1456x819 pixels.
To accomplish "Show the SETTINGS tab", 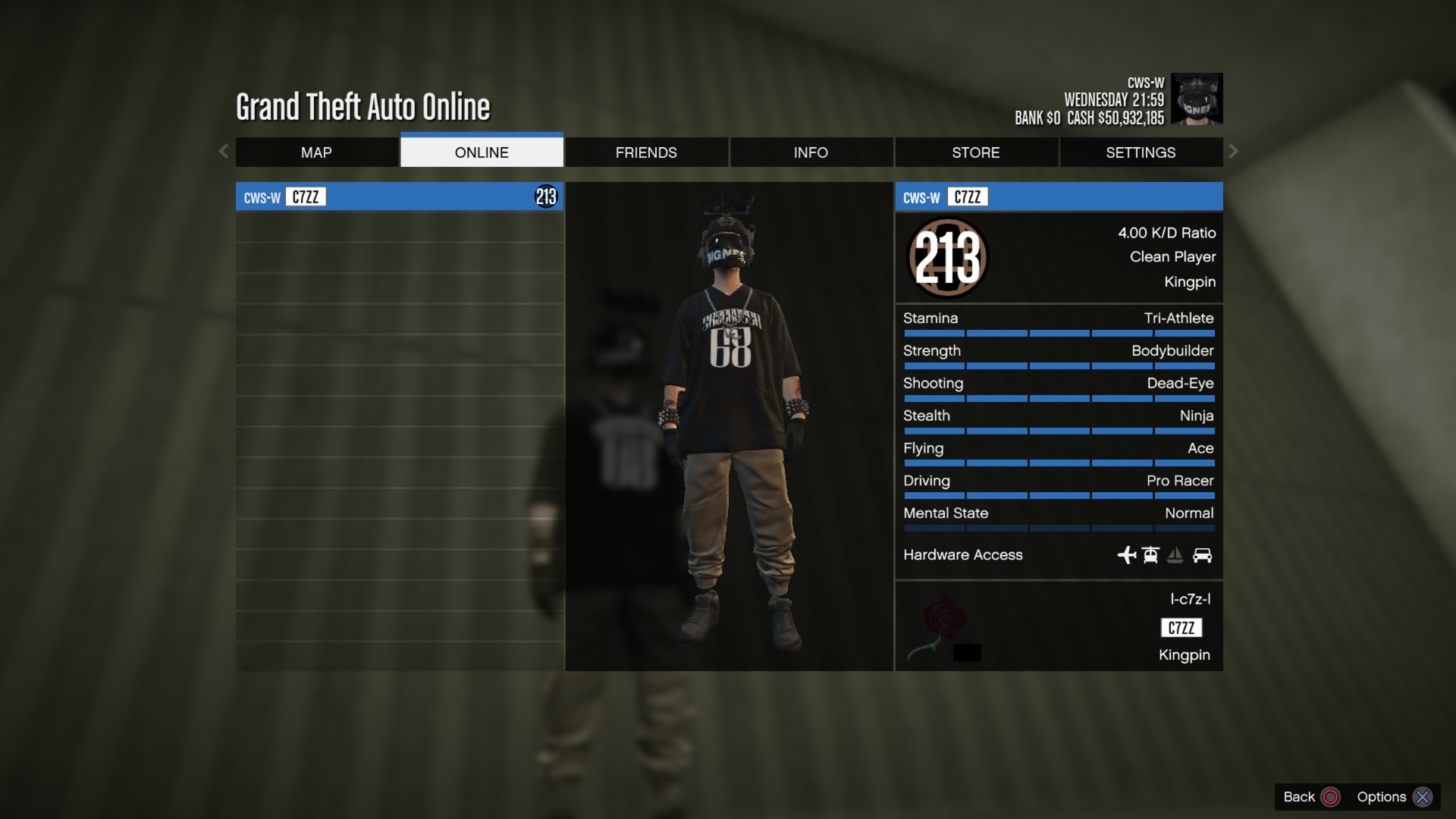I will click(x=1141, y=152).
